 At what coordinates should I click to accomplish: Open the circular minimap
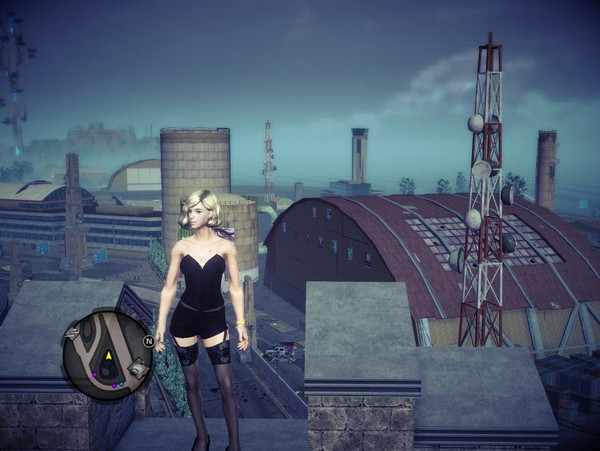pos(107,354)
